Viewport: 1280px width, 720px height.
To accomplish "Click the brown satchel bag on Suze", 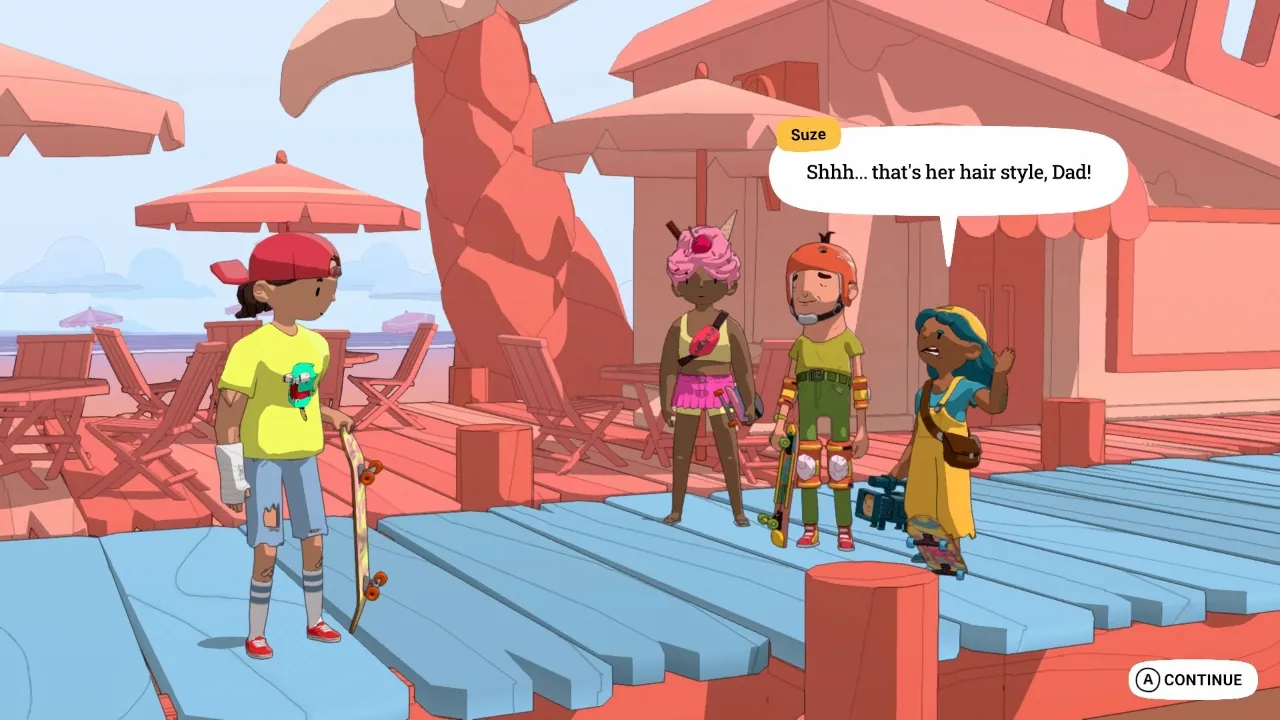I will [x=963, y=450].
